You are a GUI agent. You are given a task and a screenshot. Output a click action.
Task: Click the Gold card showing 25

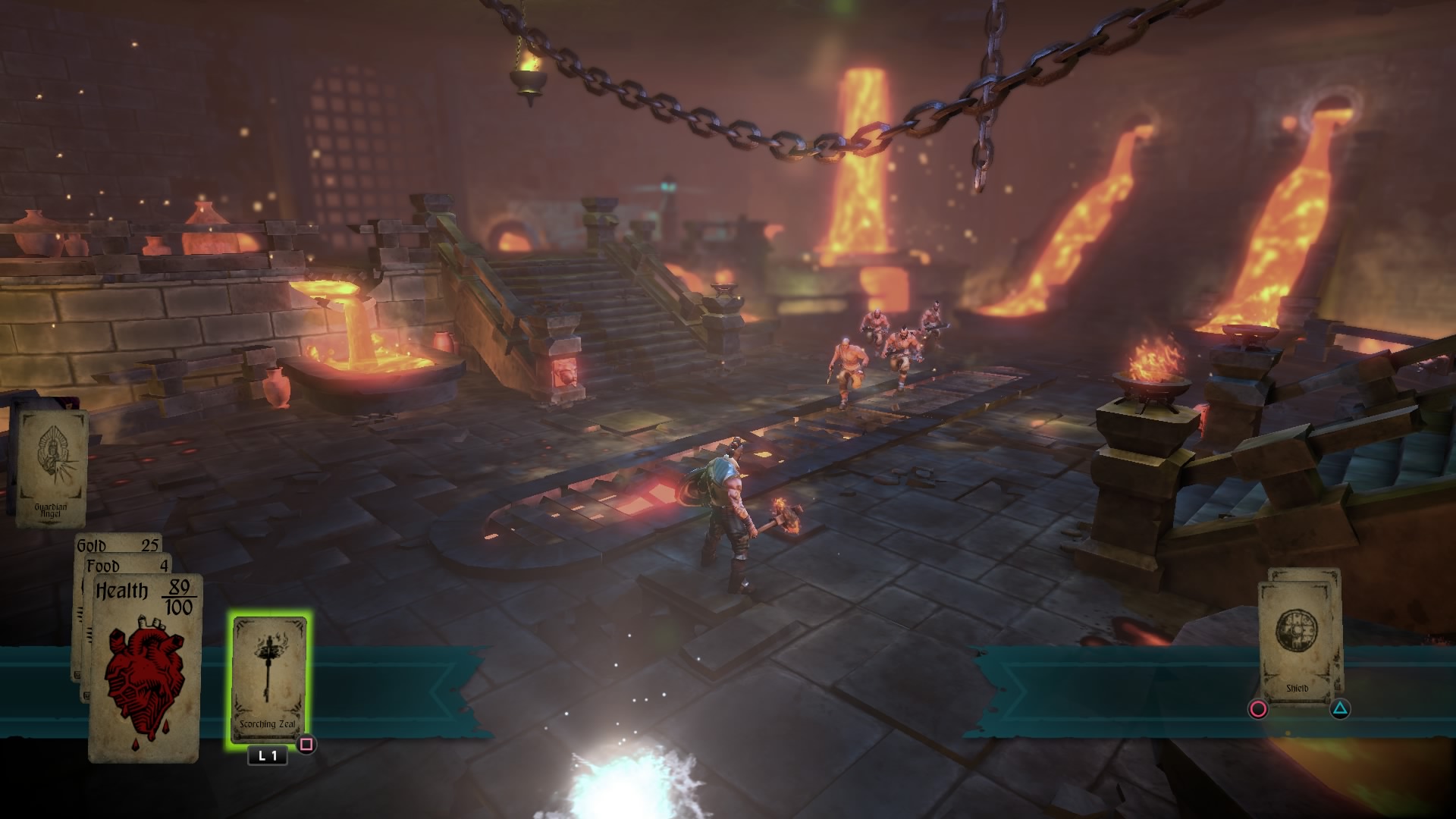[118, 544]
